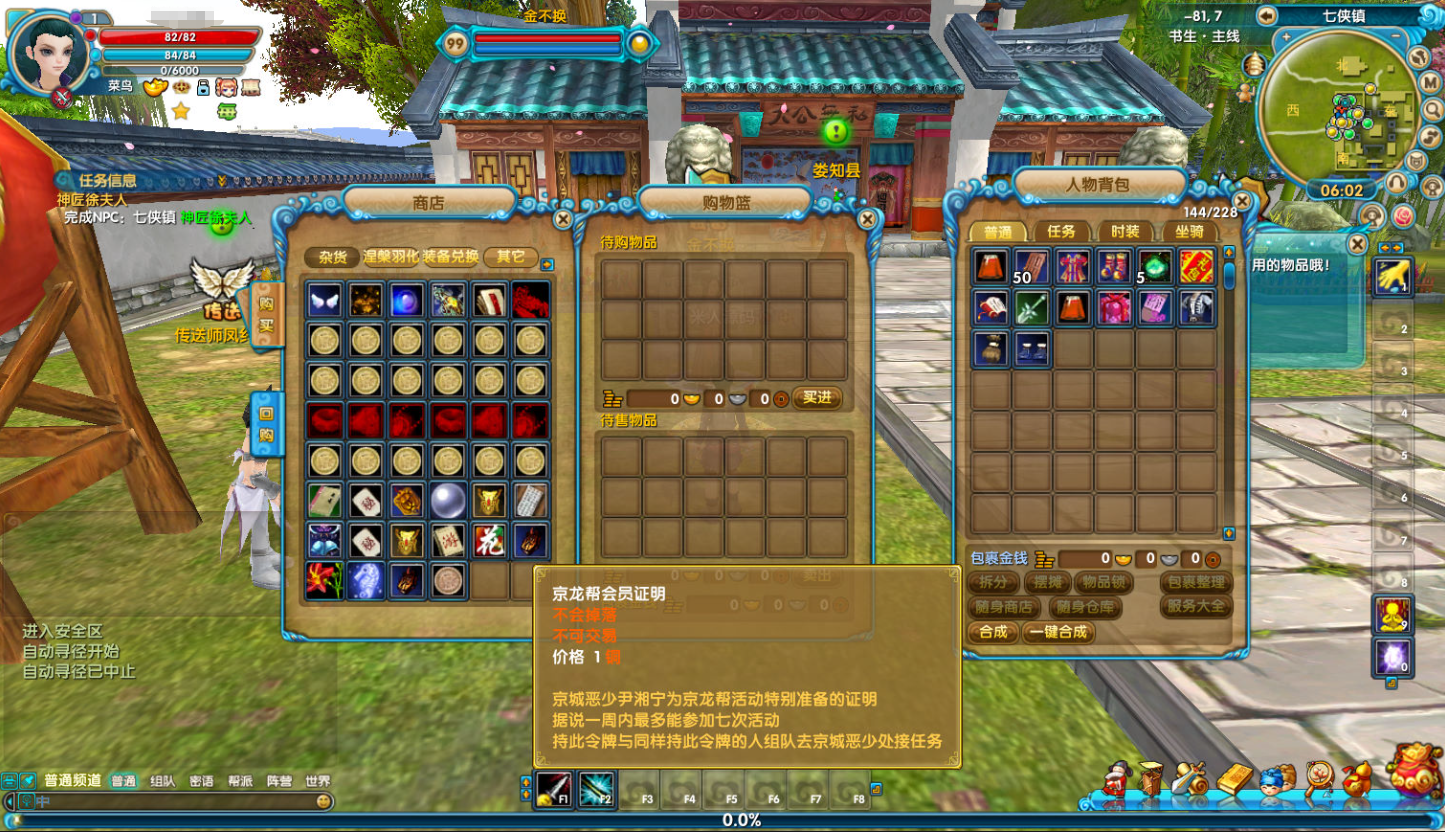Activate the 拆分 split button

993,582
